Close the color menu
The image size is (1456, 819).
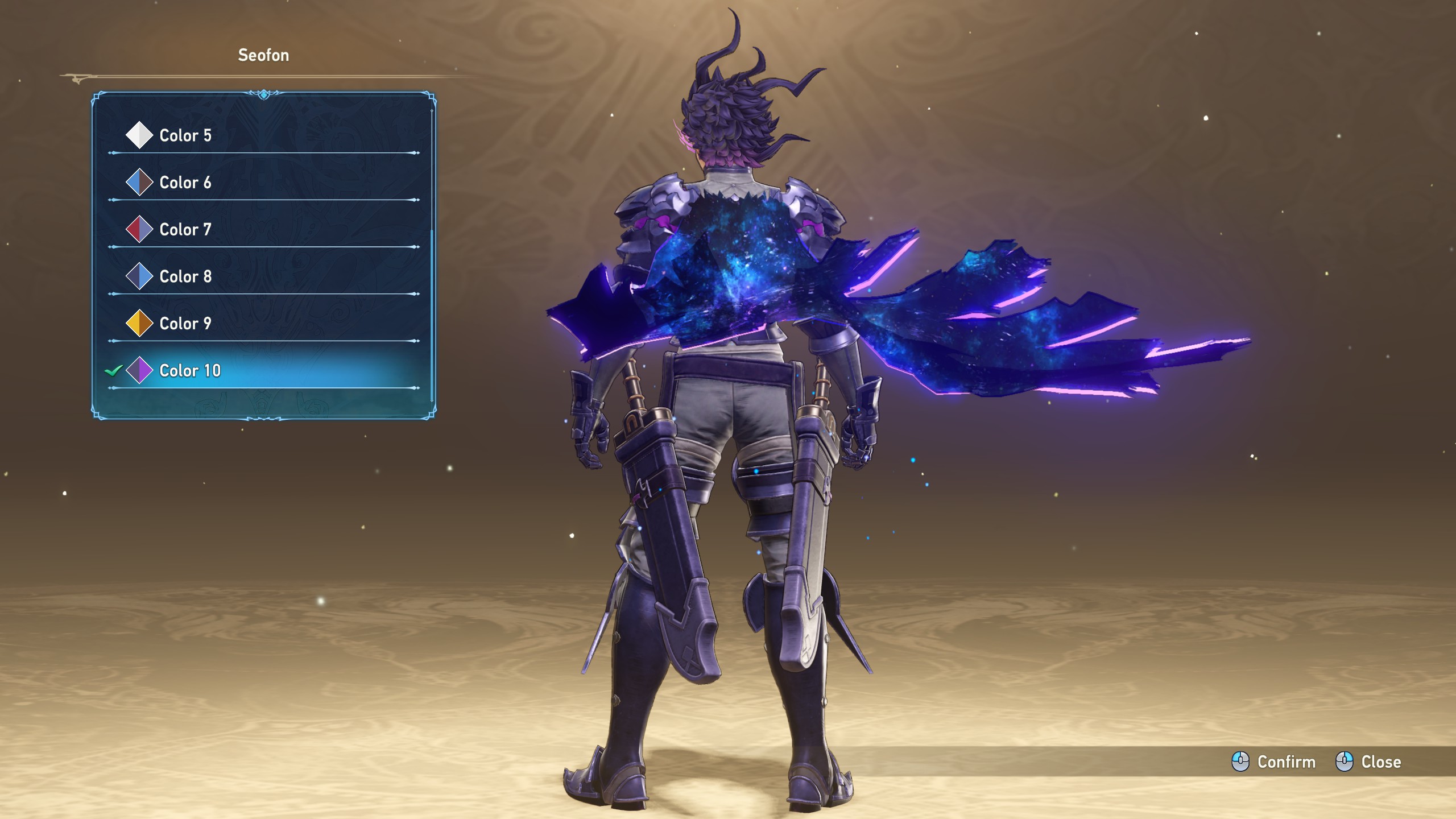[1368, 762]
